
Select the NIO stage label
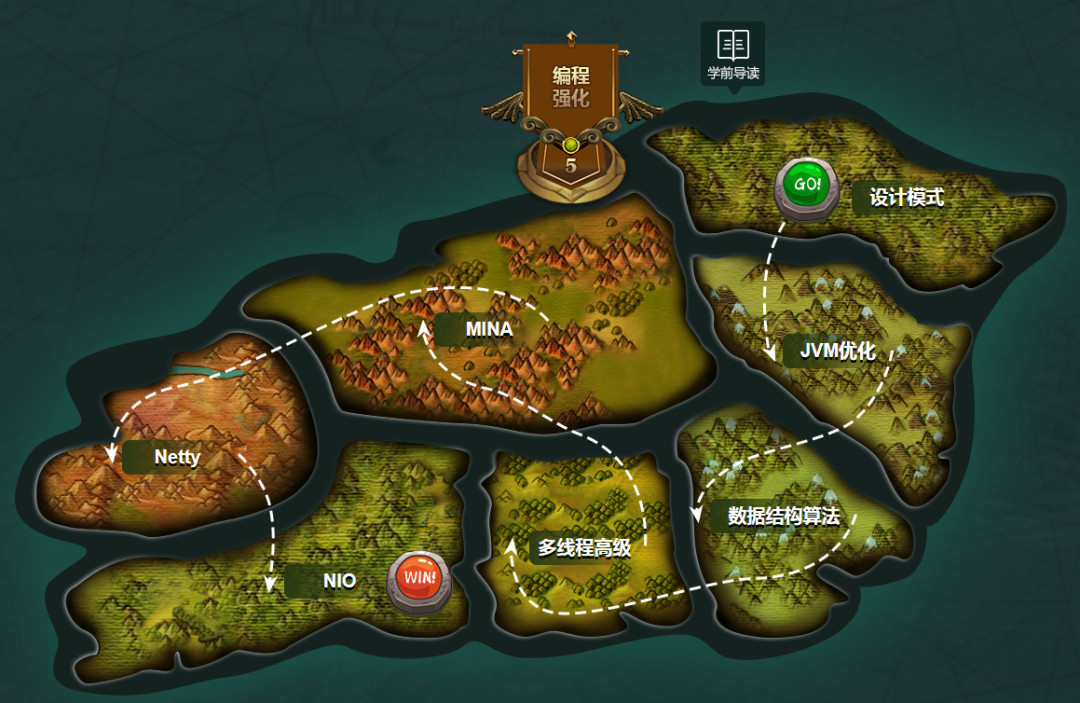click(339, 580)
